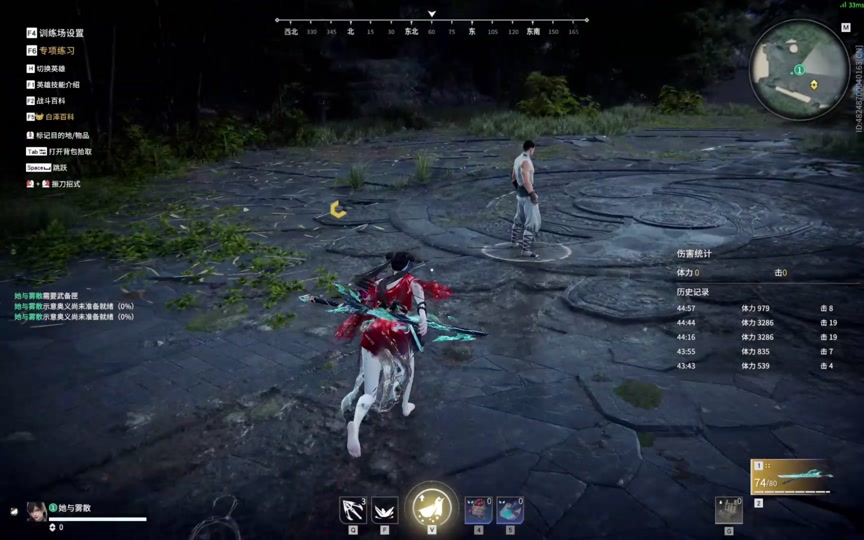Select the 专项练习 special practice entry
The width and height of the screenshot is (864, 540).
(56, 50)
